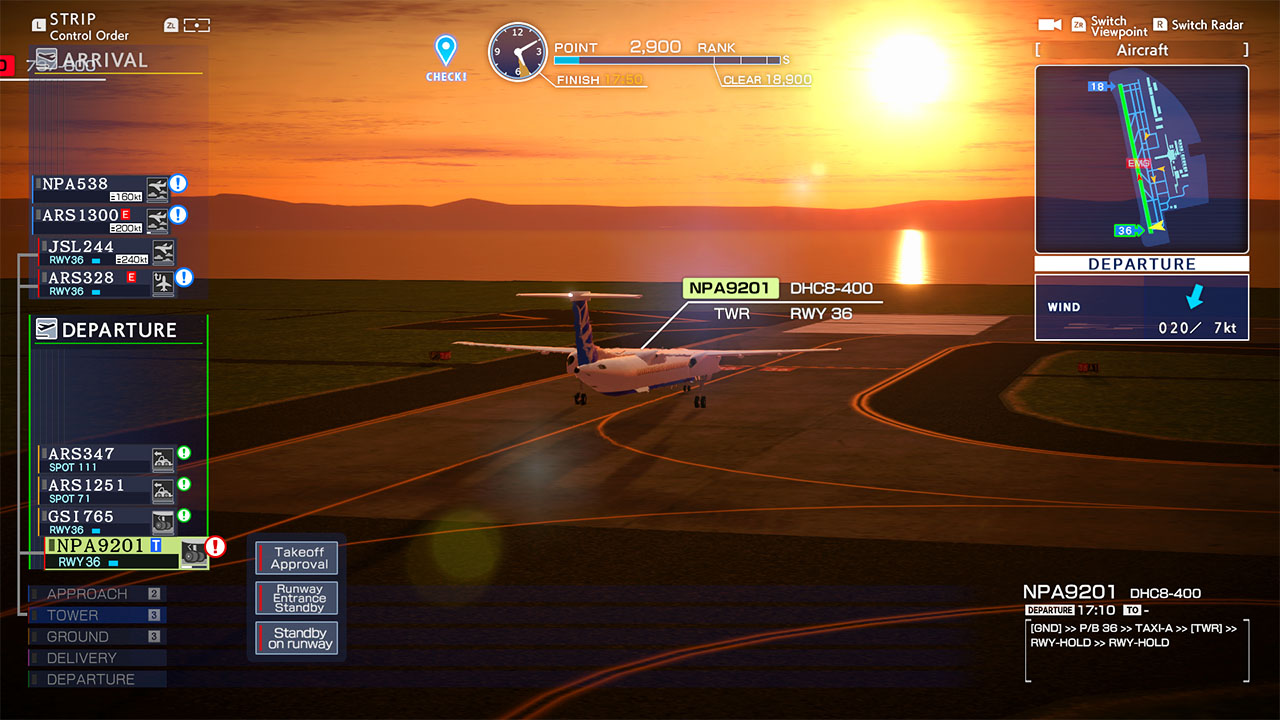
Task: Click the Takeoff Approval button
Action: click(296, 557)
